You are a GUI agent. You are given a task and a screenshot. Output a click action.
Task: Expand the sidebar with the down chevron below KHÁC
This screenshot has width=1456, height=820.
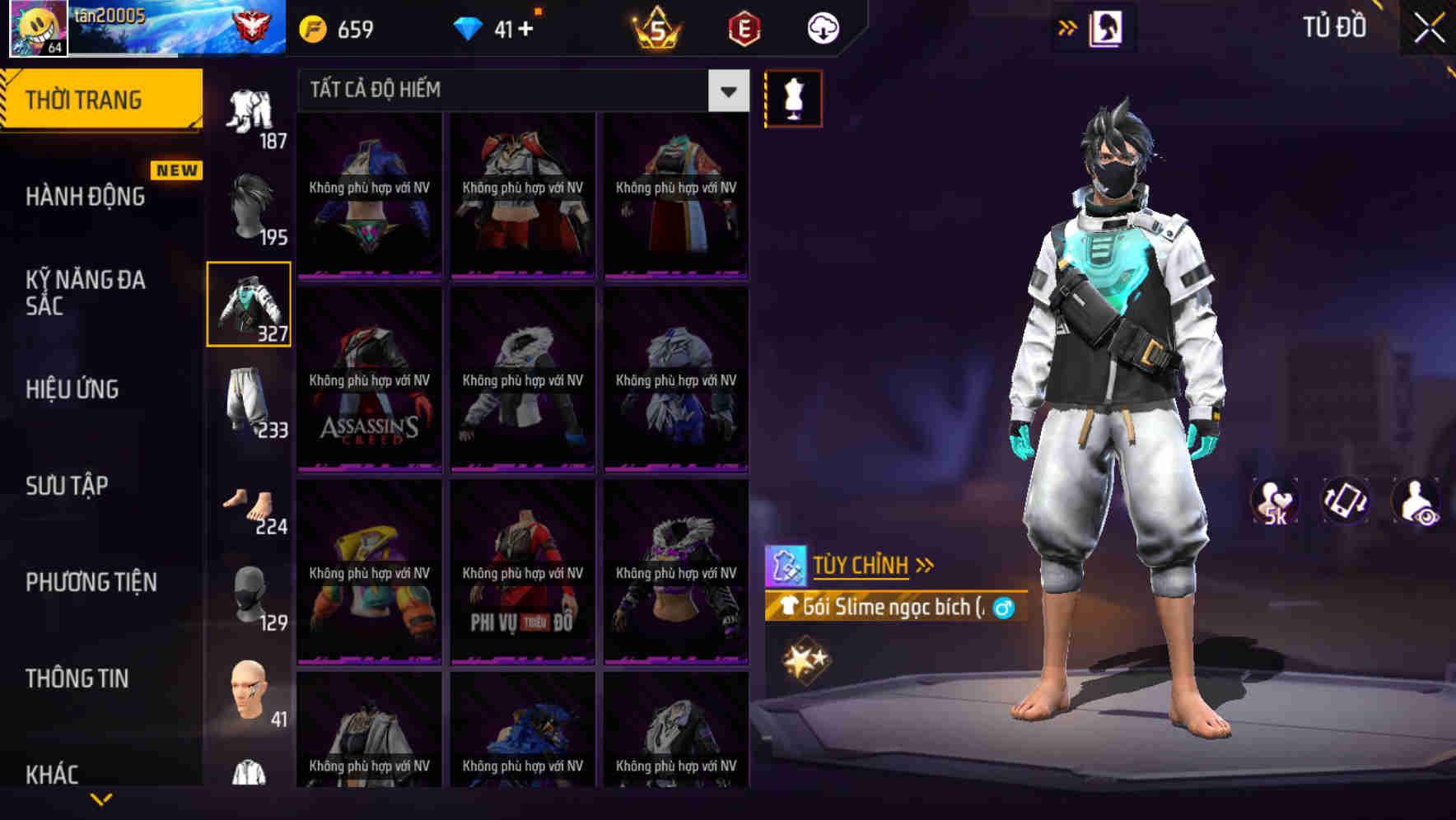[x=101, y=797]
